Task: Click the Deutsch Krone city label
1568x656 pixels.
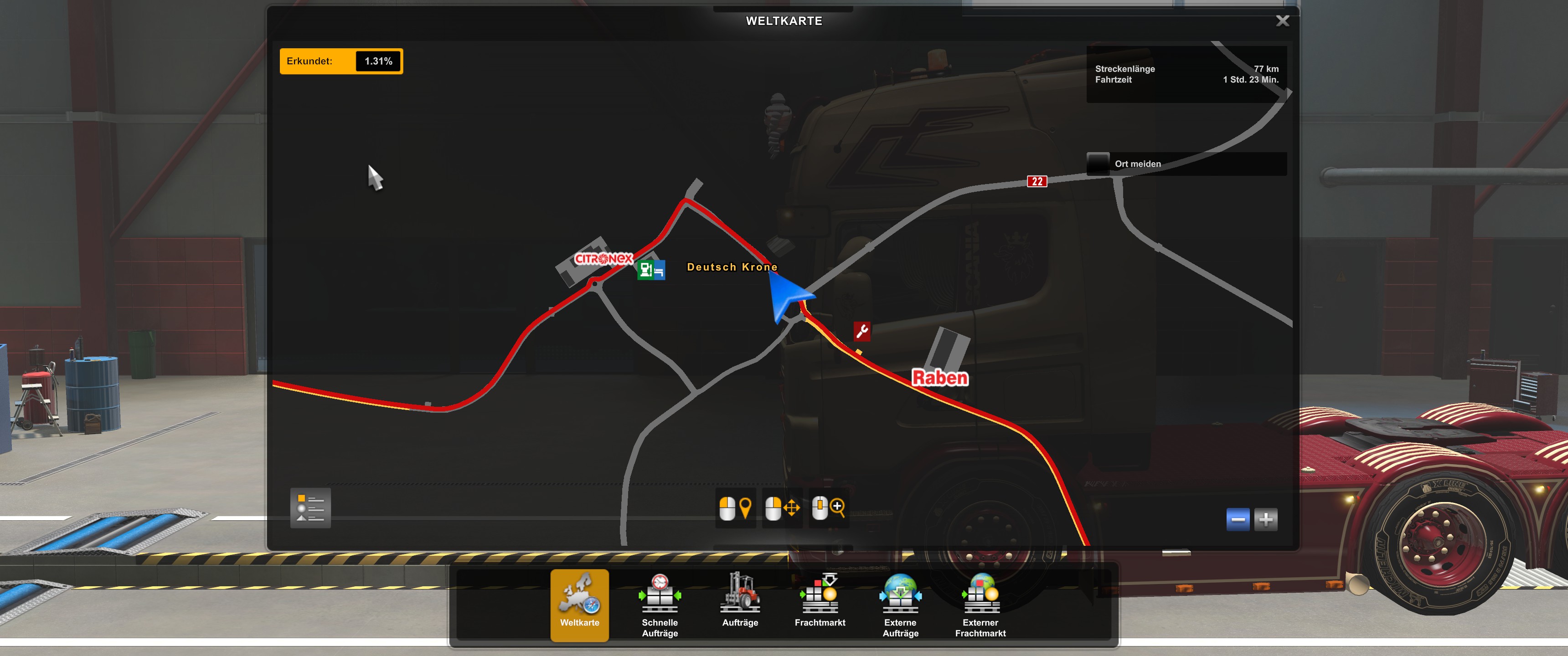Action: coord(732,267)
